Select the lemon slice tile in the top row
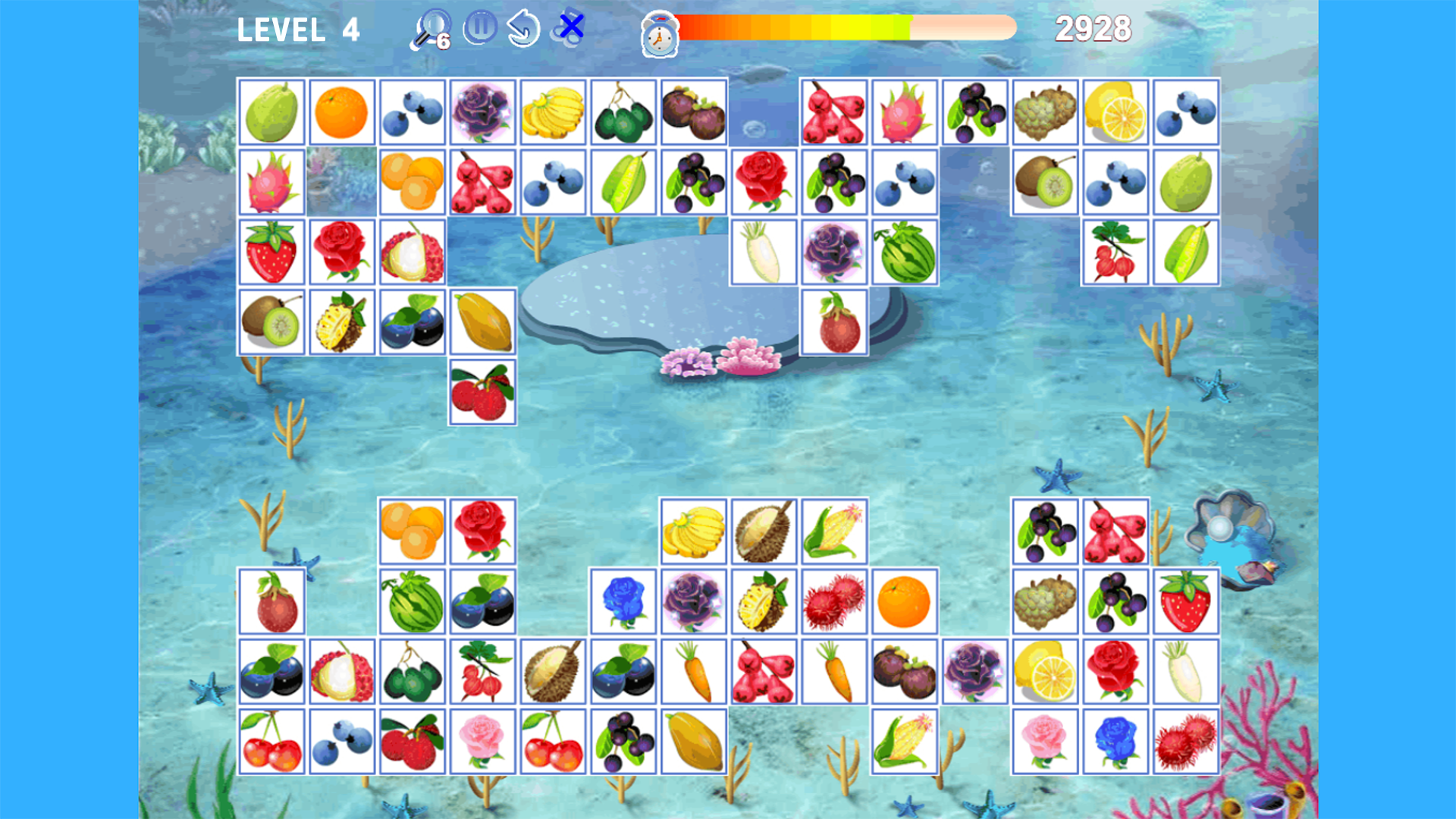 (1115, 111)
